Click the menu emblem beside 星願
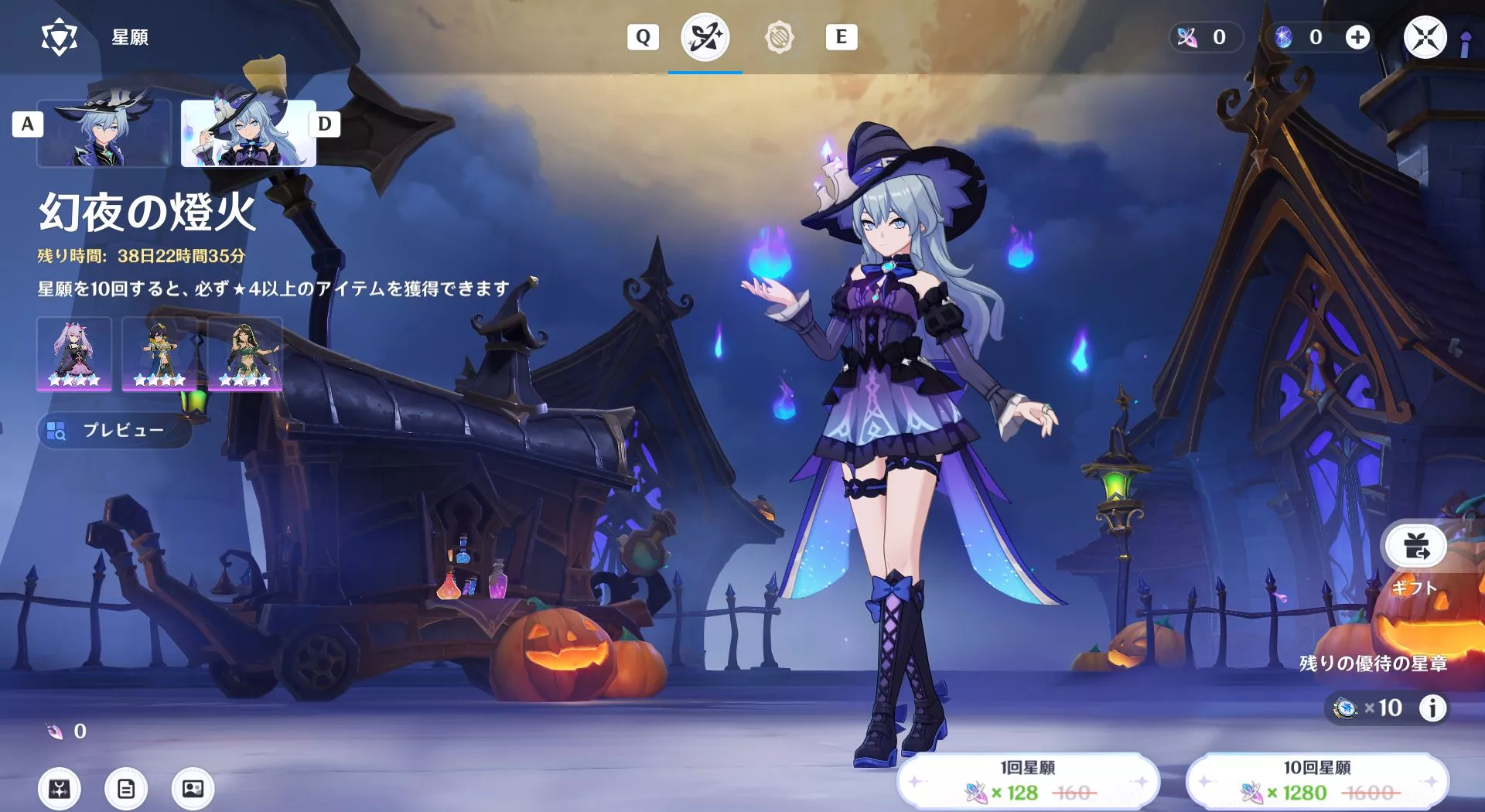The height and width of the screenshot is (812, 1485). click(59, 35)
